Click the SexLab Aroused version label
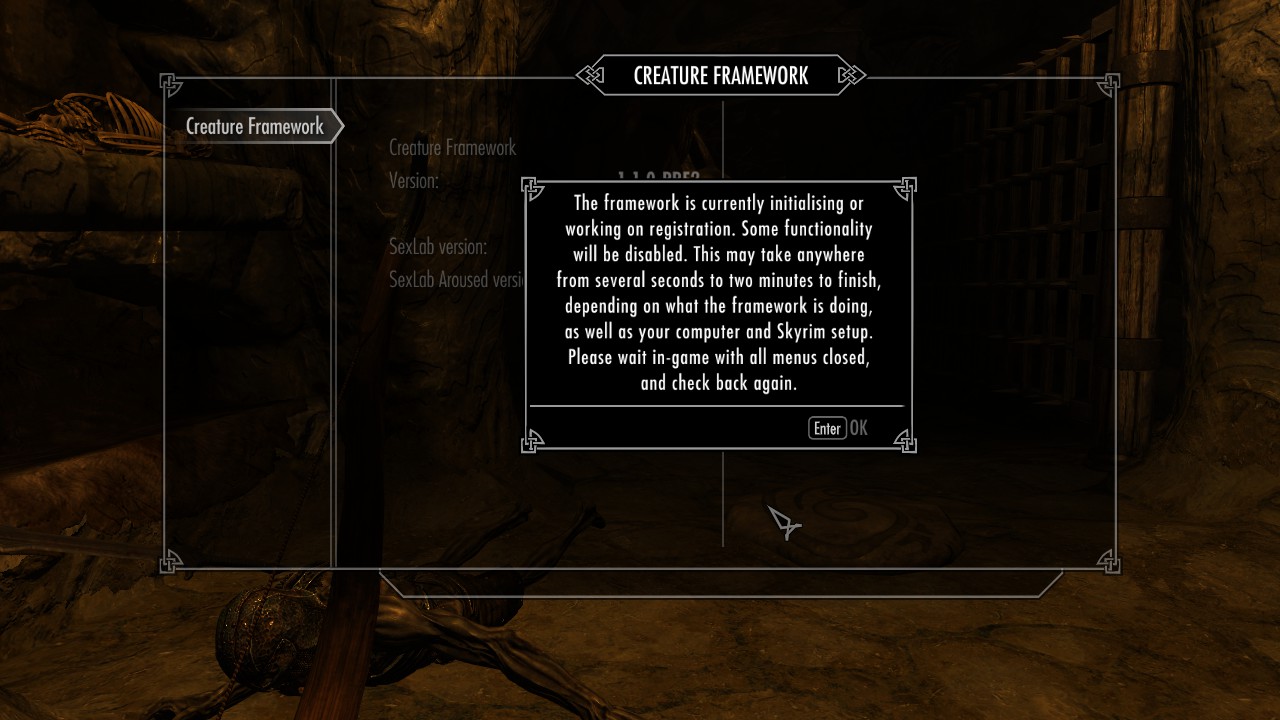1280x720 pixels. 455,280
